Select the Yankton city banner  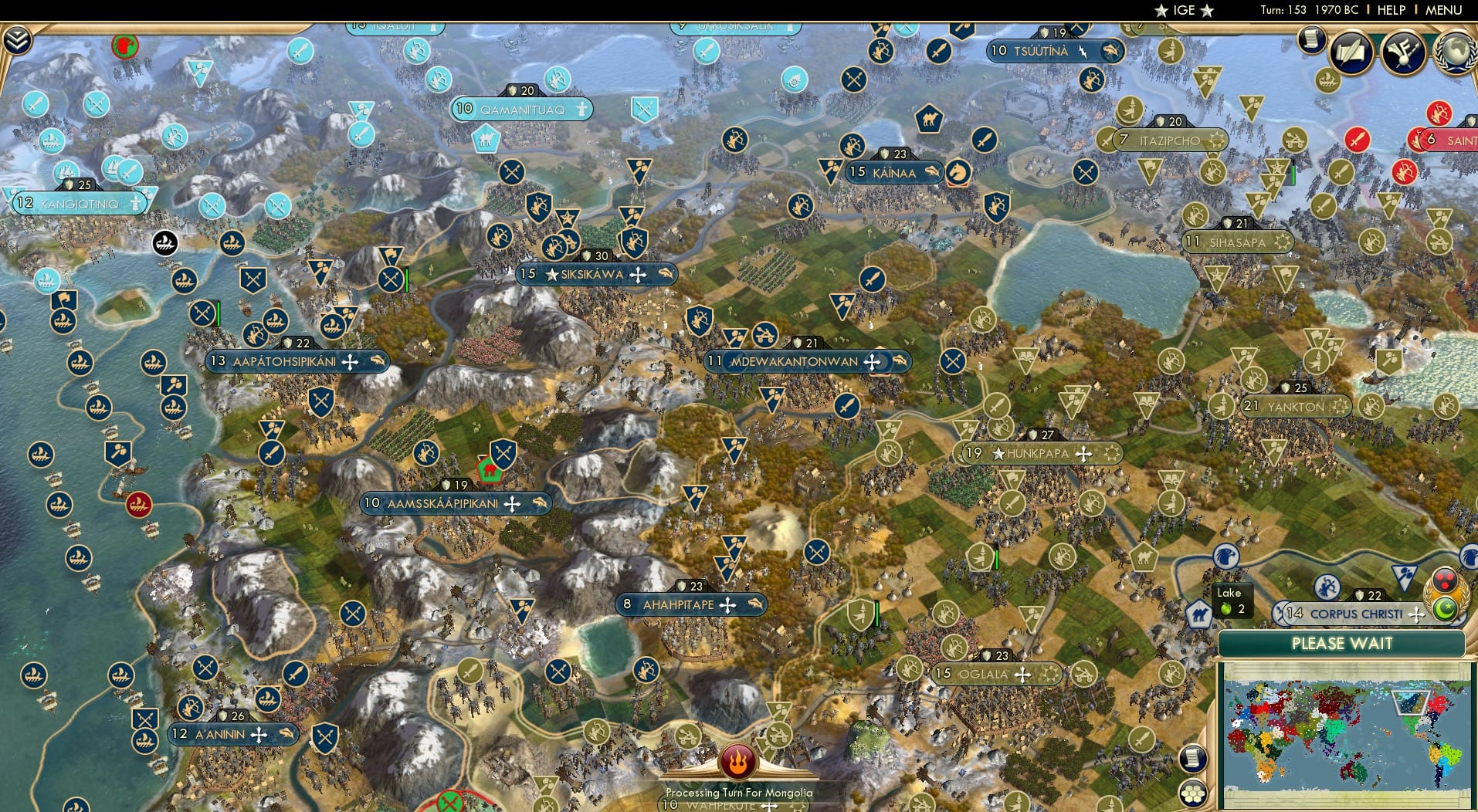(1297, 405)
